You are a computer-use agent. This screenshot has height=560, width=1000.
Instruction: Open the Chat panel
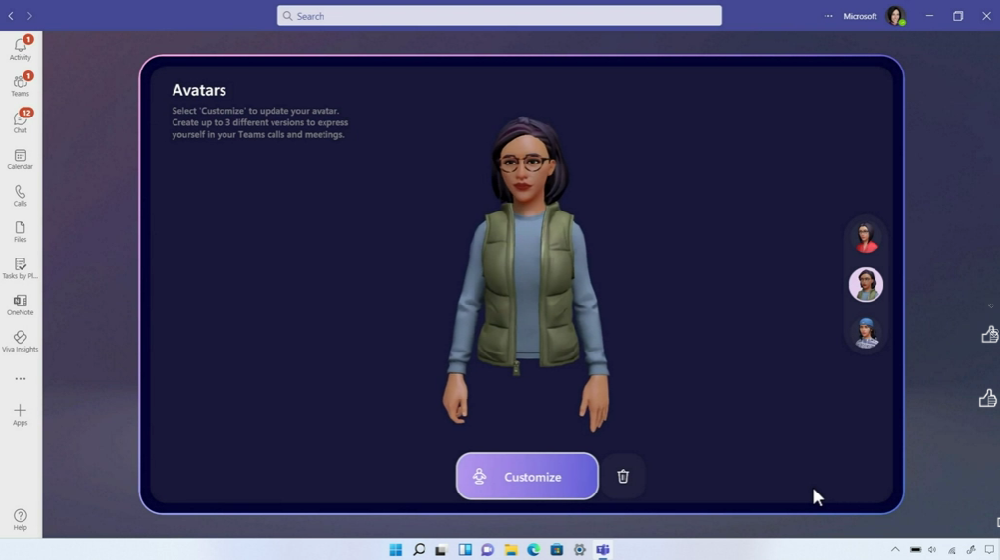tap(20, 122)
